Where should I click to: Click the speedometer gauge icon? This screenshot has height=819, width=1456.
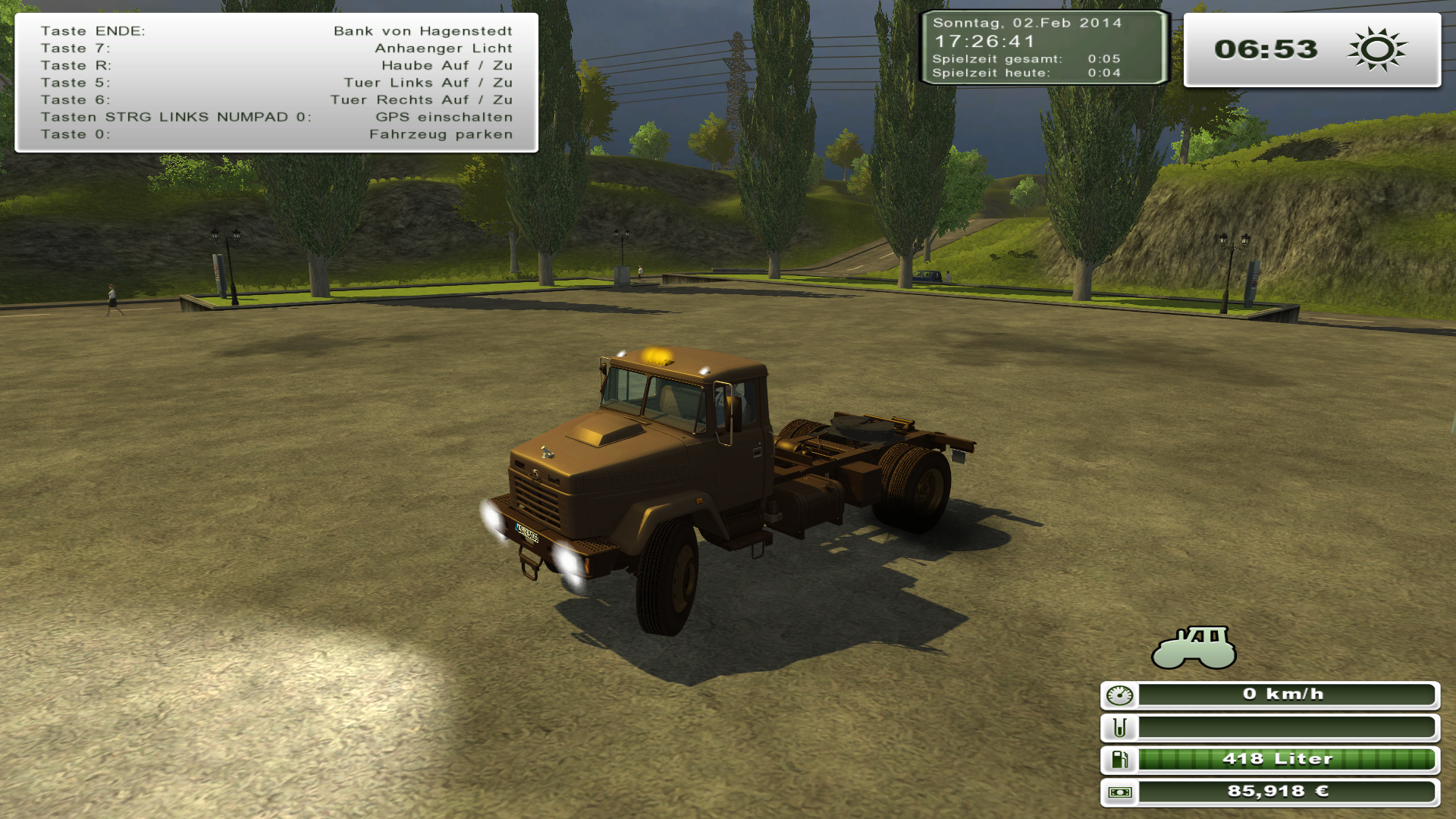[1119, 695]
